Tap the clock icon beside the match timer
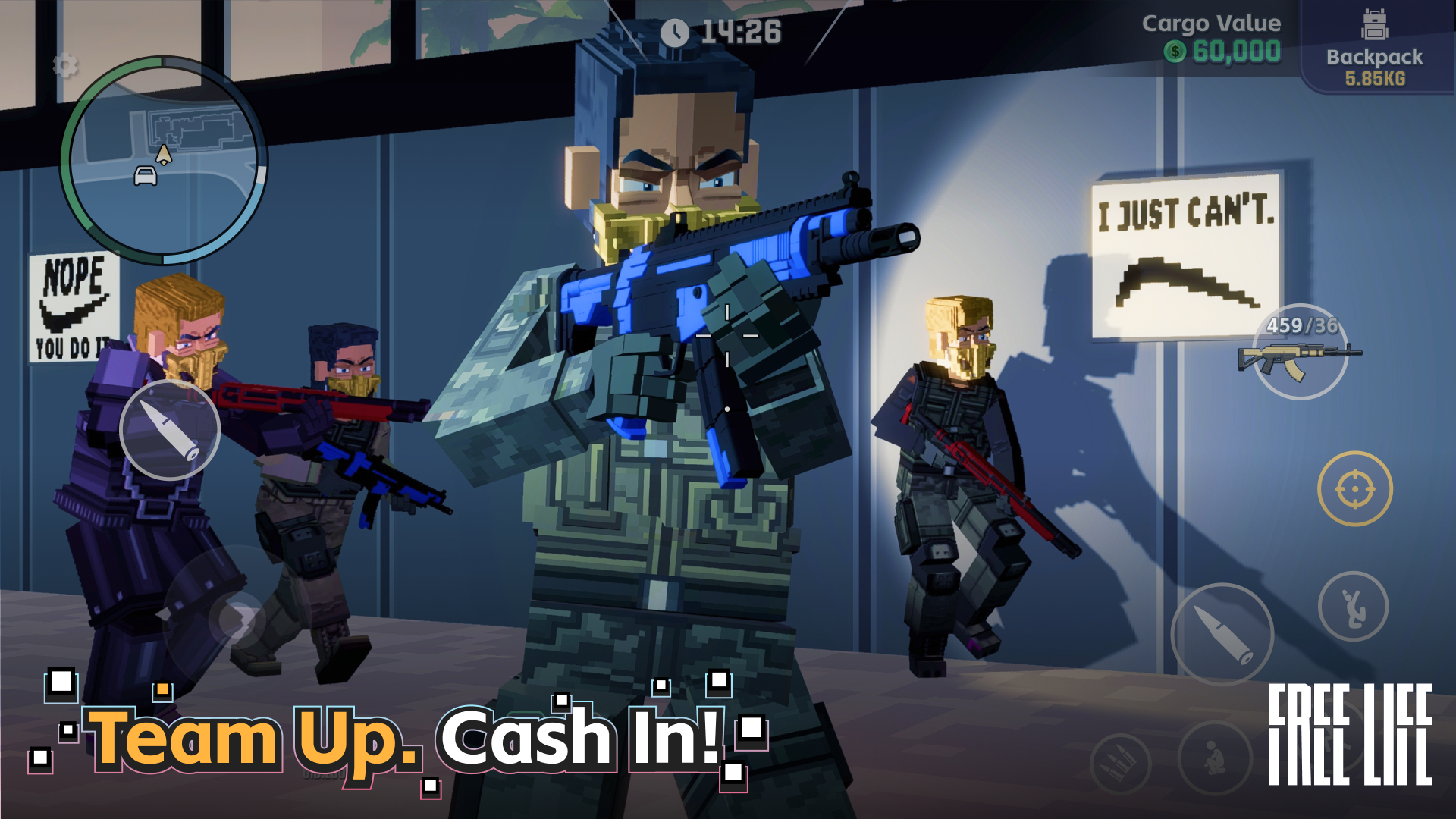 click(x=675, y=32)
